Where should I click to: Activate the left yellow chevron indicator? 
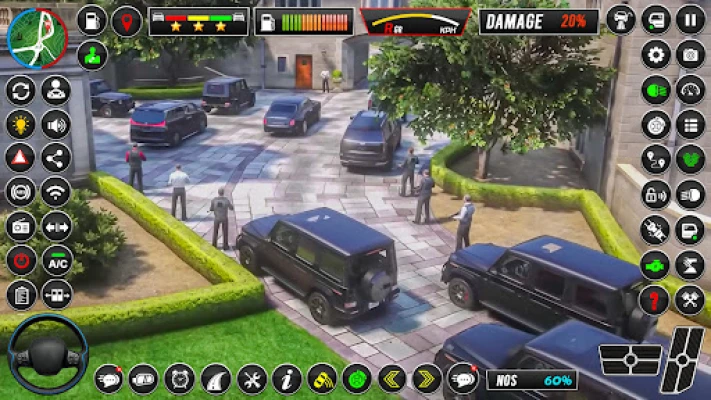pos(392,379)
